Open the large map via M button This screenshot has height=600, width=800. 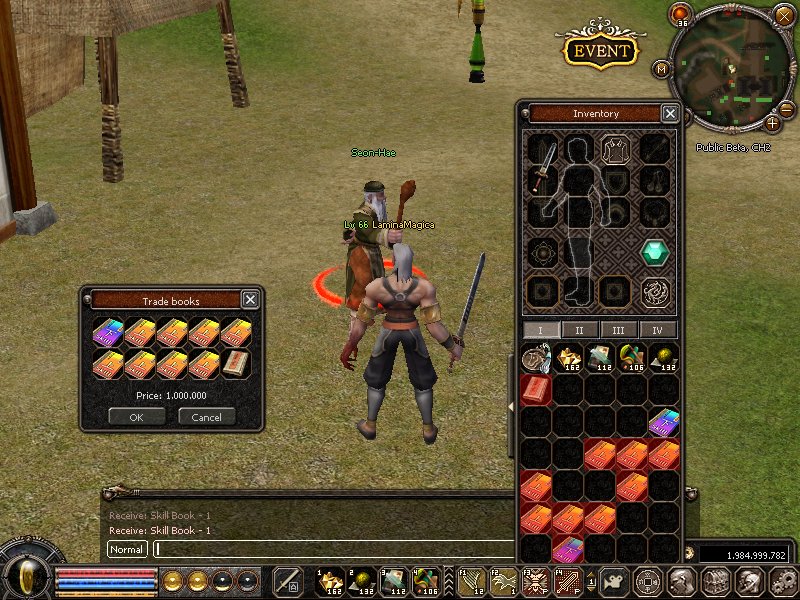point(661,69)
